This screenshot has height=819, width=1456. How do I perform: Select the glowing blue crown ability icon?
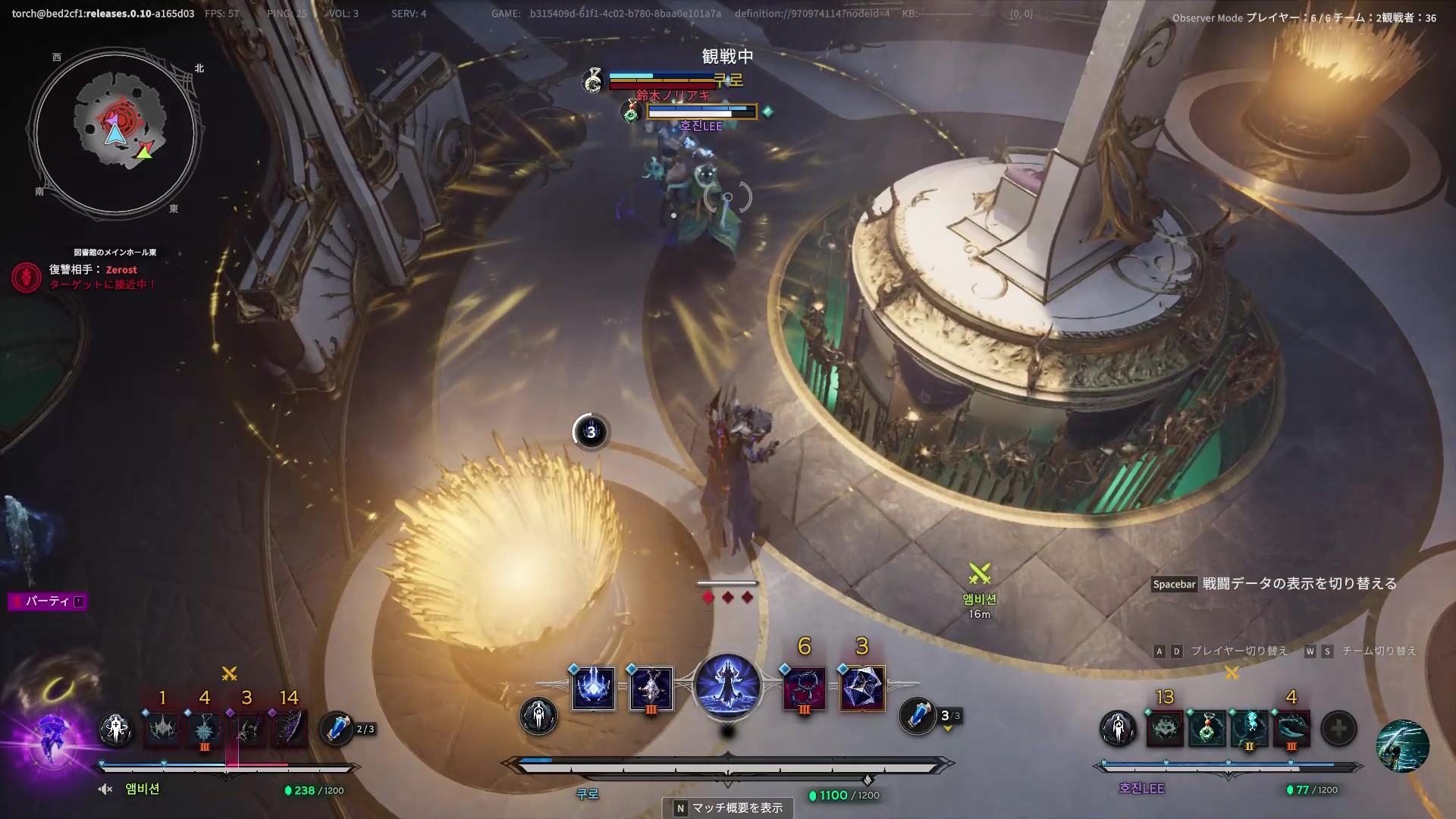tap(594, 688)
